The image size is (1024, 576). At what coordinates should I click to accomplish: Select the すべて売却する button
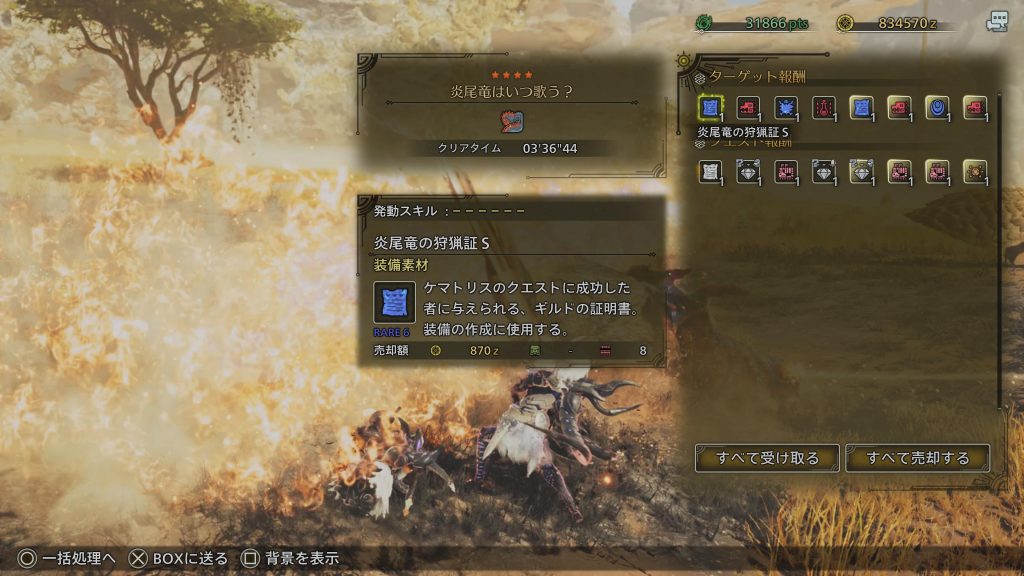[x=918, y=458]
